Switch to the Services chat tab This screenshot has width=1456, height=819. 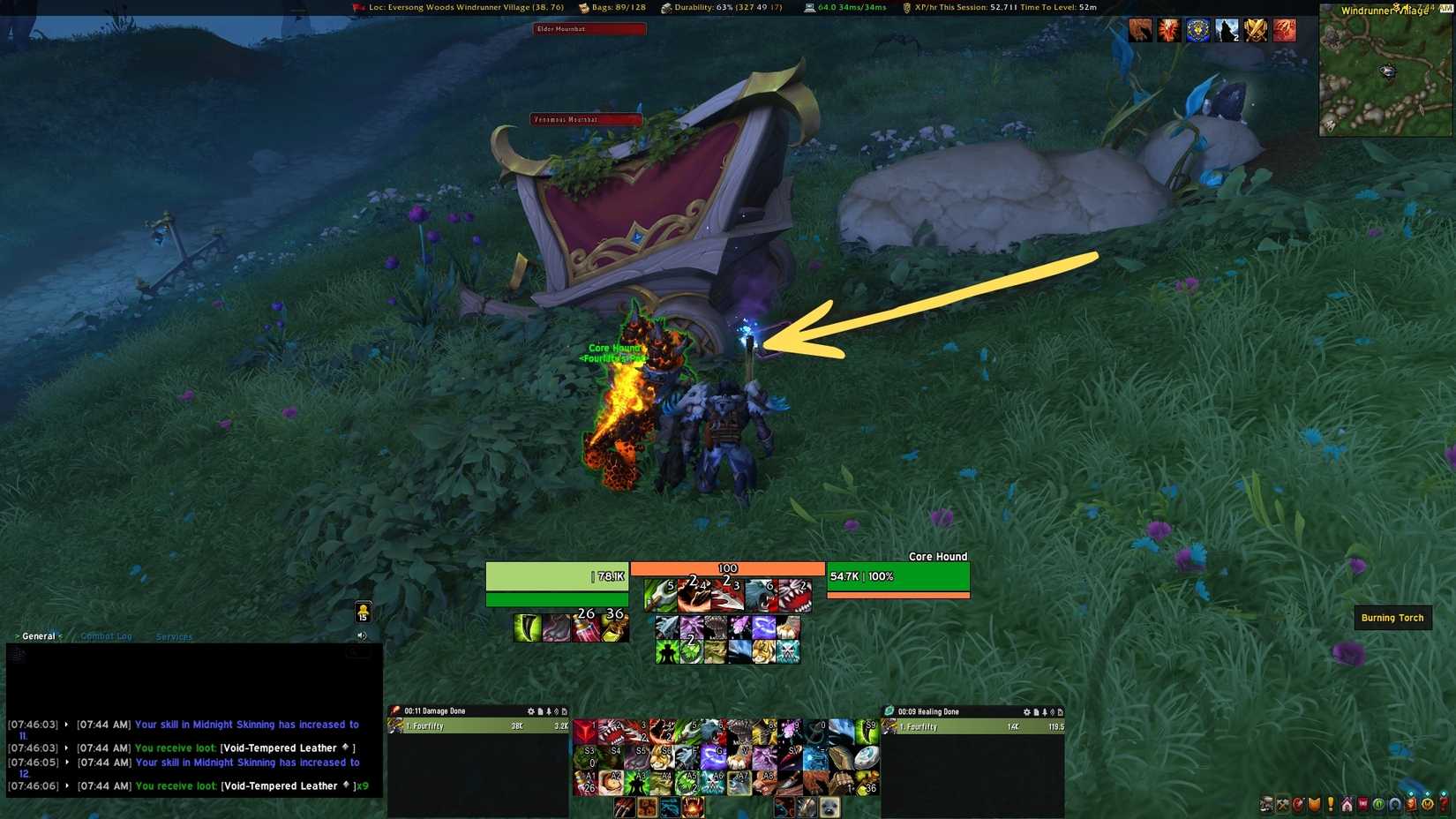point(174,636)
